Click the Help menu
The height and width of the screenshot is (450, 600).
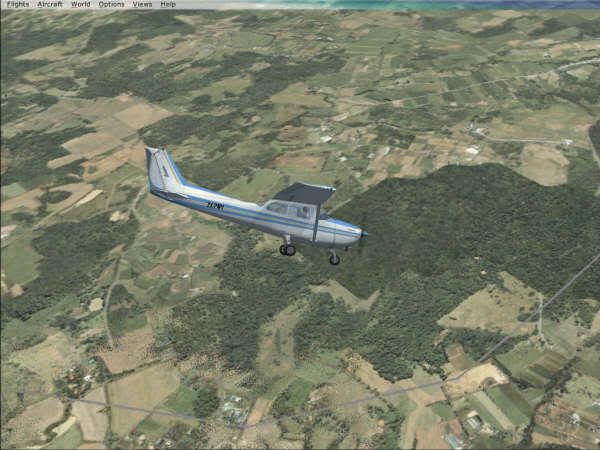168,4
